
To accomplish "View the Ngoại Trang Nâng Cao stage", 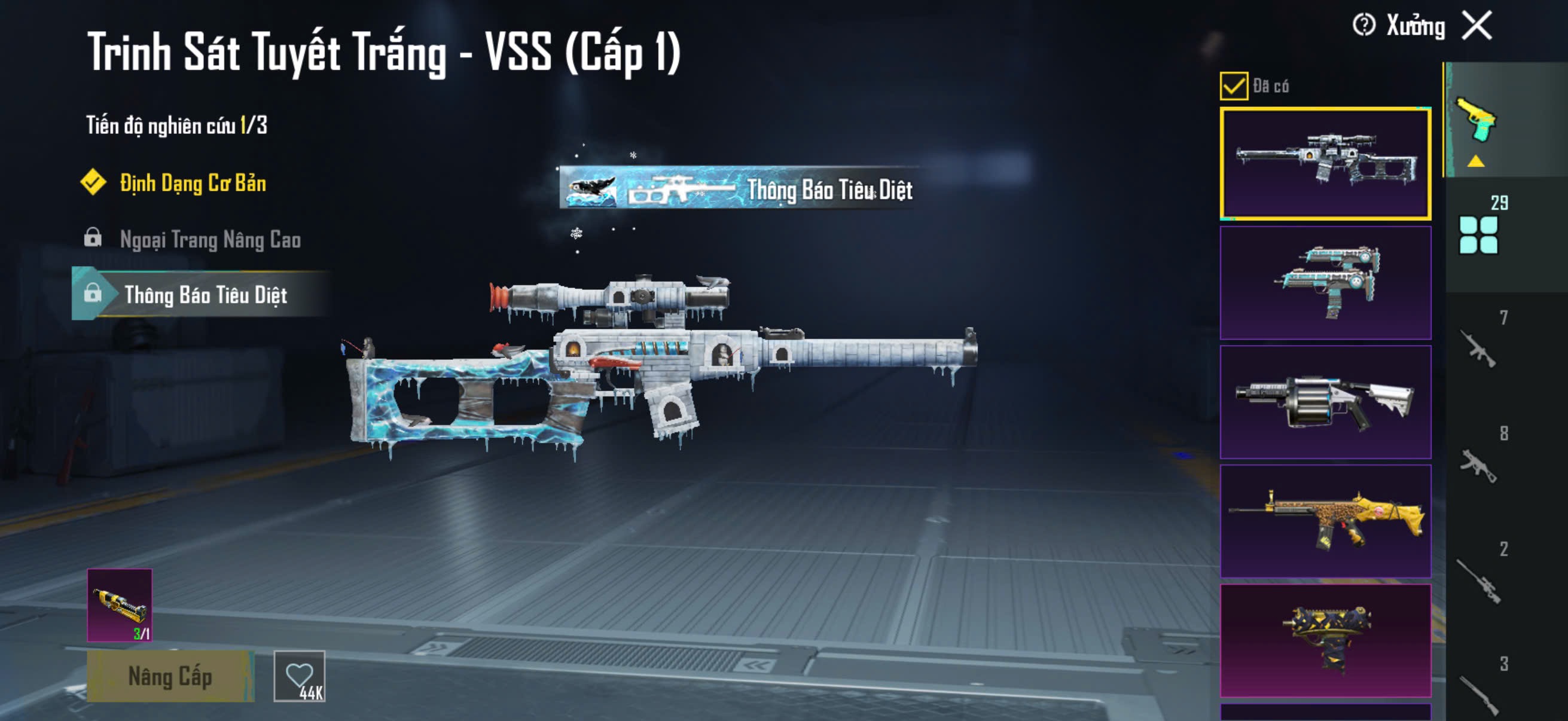I will pos(210,240).
